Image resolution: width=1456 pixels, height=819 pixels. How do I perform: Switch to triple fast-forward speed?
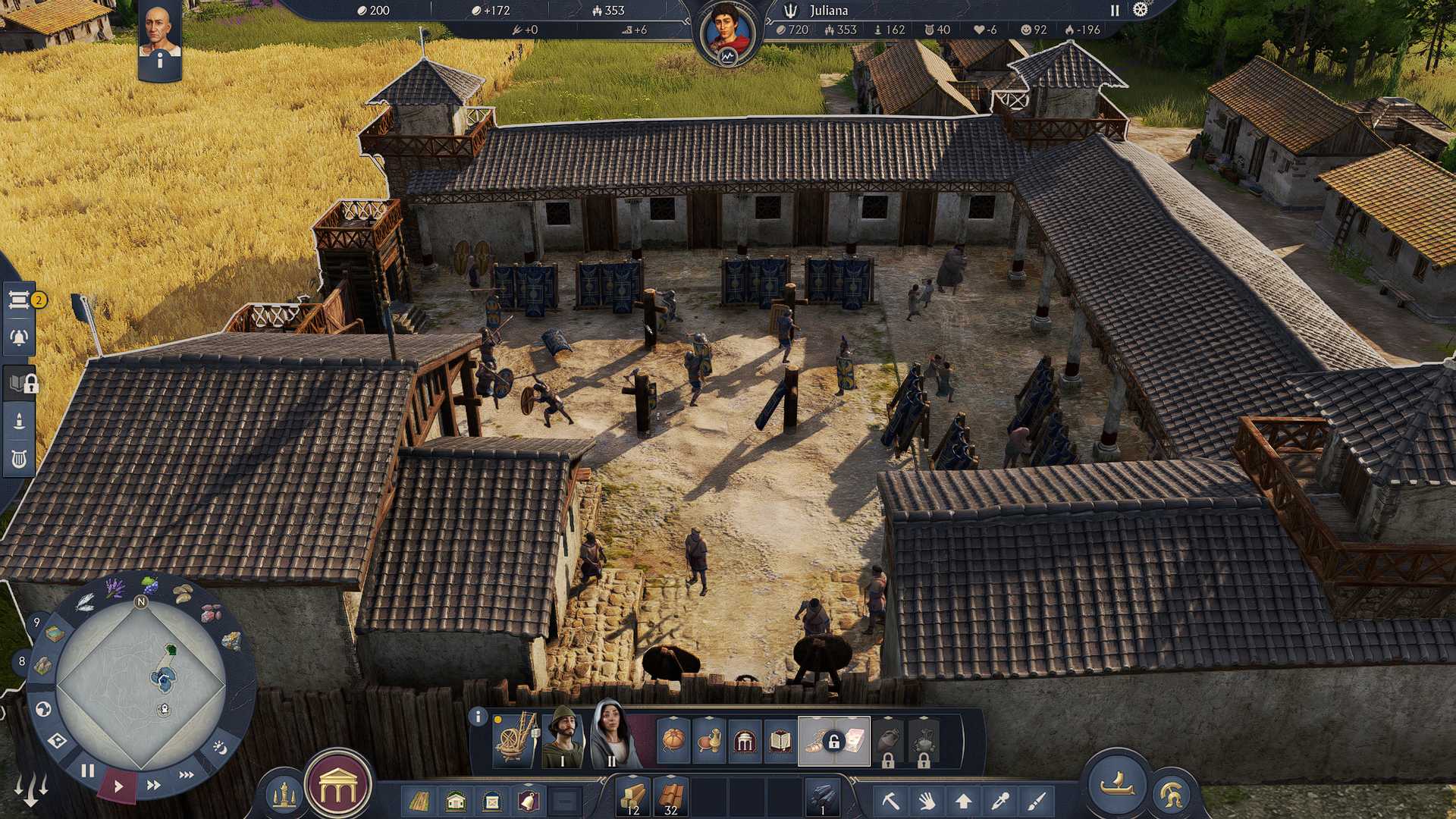pos(186,774)
